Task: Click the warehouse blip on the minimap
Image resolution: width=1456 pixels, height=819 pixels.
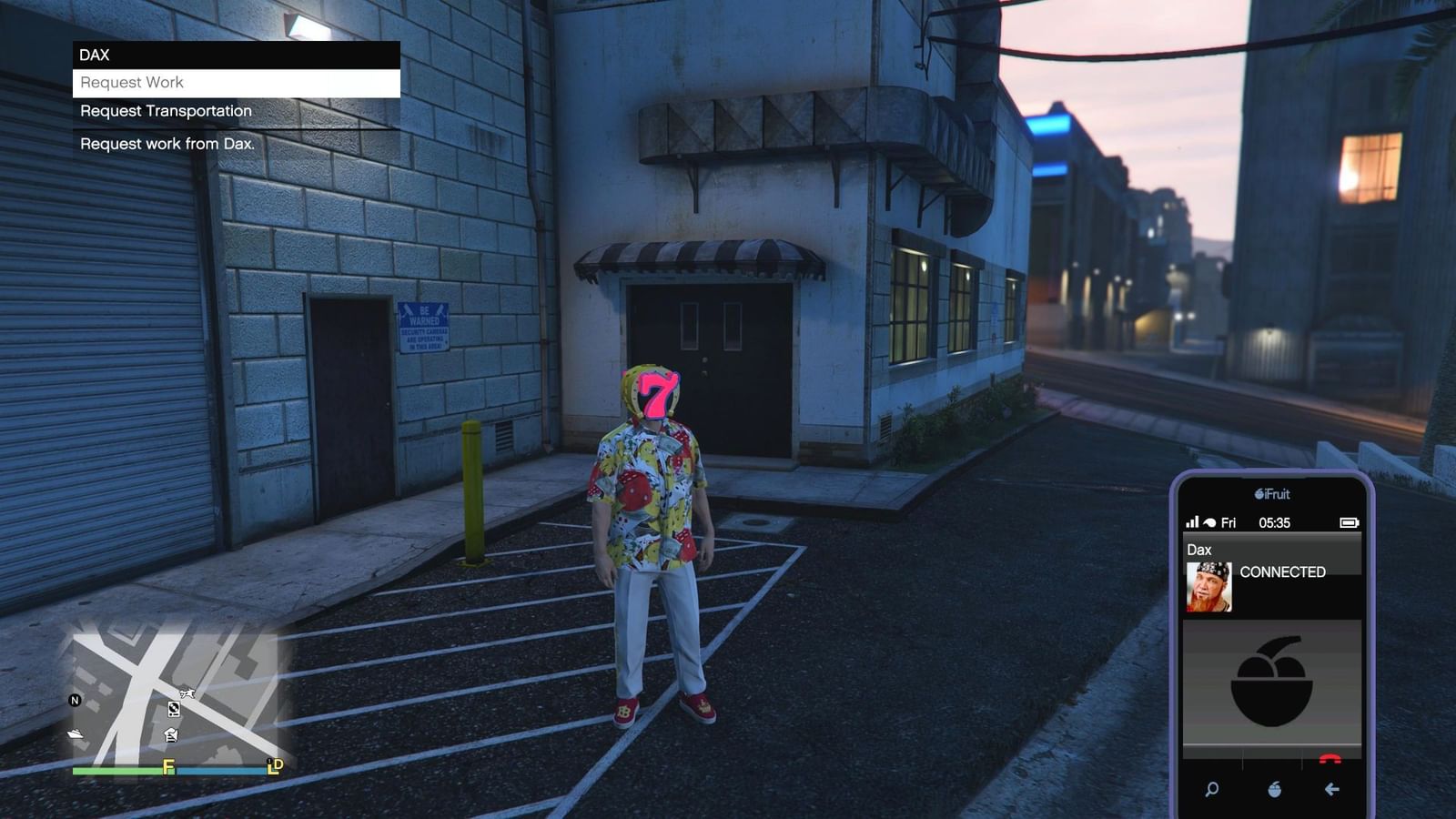Action: tap(173, 735)
